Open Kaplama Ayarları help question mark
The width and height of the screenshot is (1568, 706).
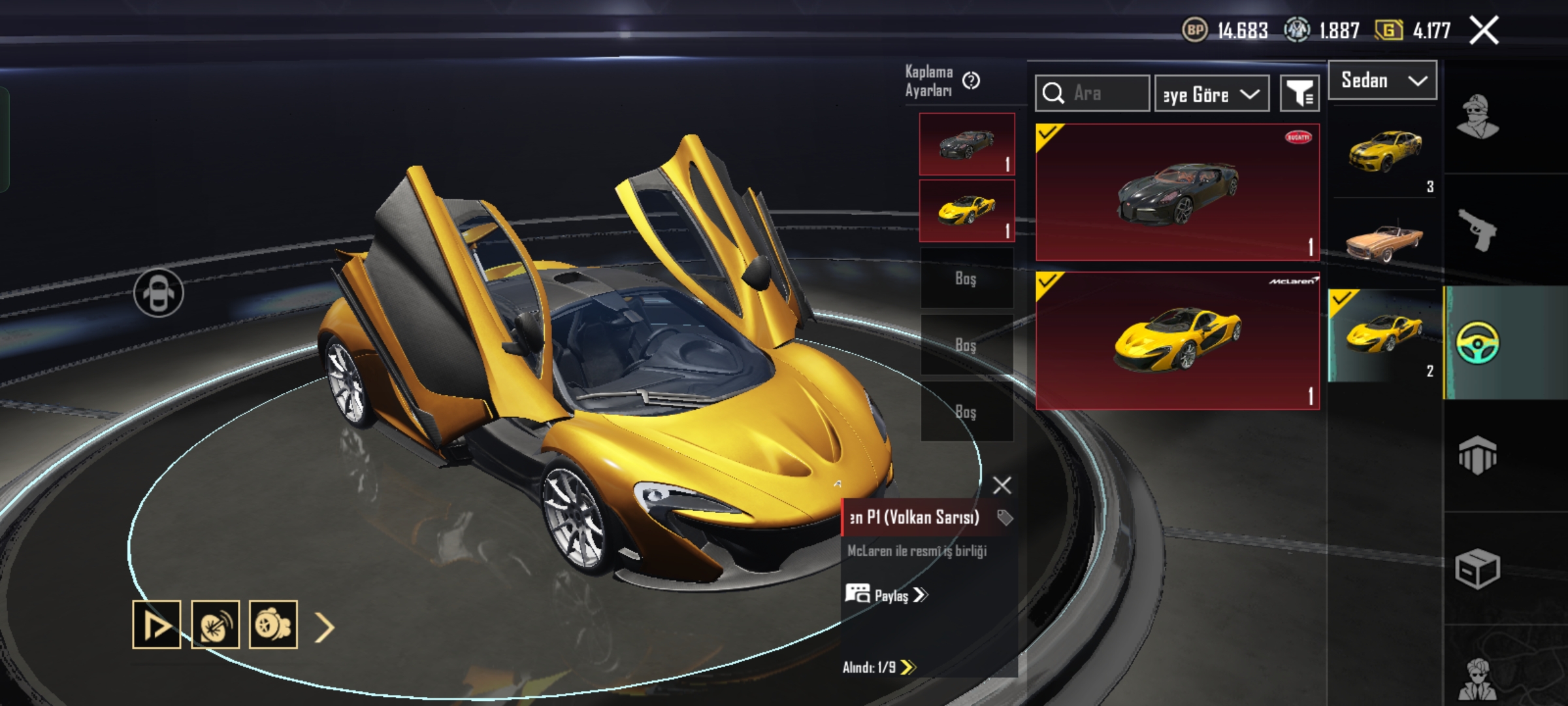[972, 81]
